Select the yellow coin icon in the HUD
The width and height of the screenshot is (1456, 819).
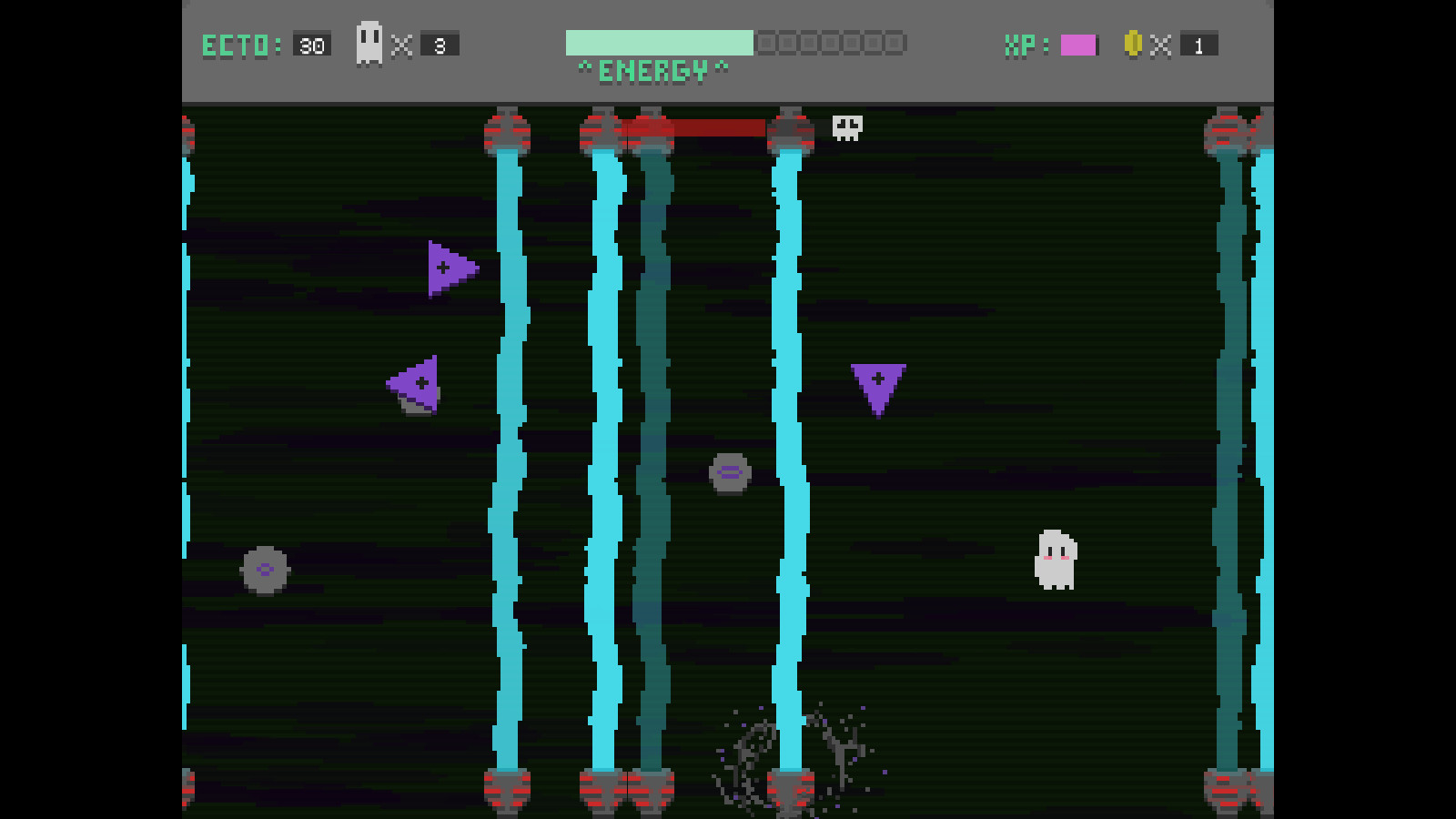tap(1132, 43)
